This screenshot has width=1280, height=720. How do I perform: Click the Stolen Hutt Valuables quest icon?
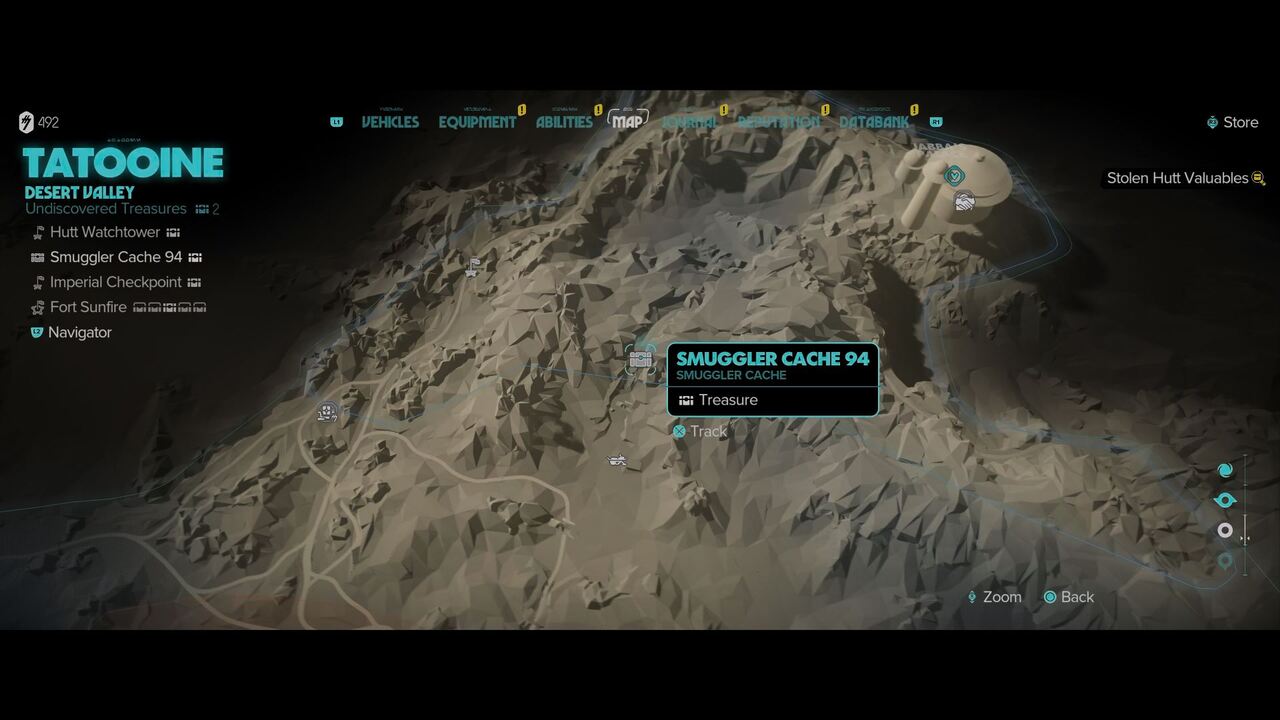pos(1258,178)
